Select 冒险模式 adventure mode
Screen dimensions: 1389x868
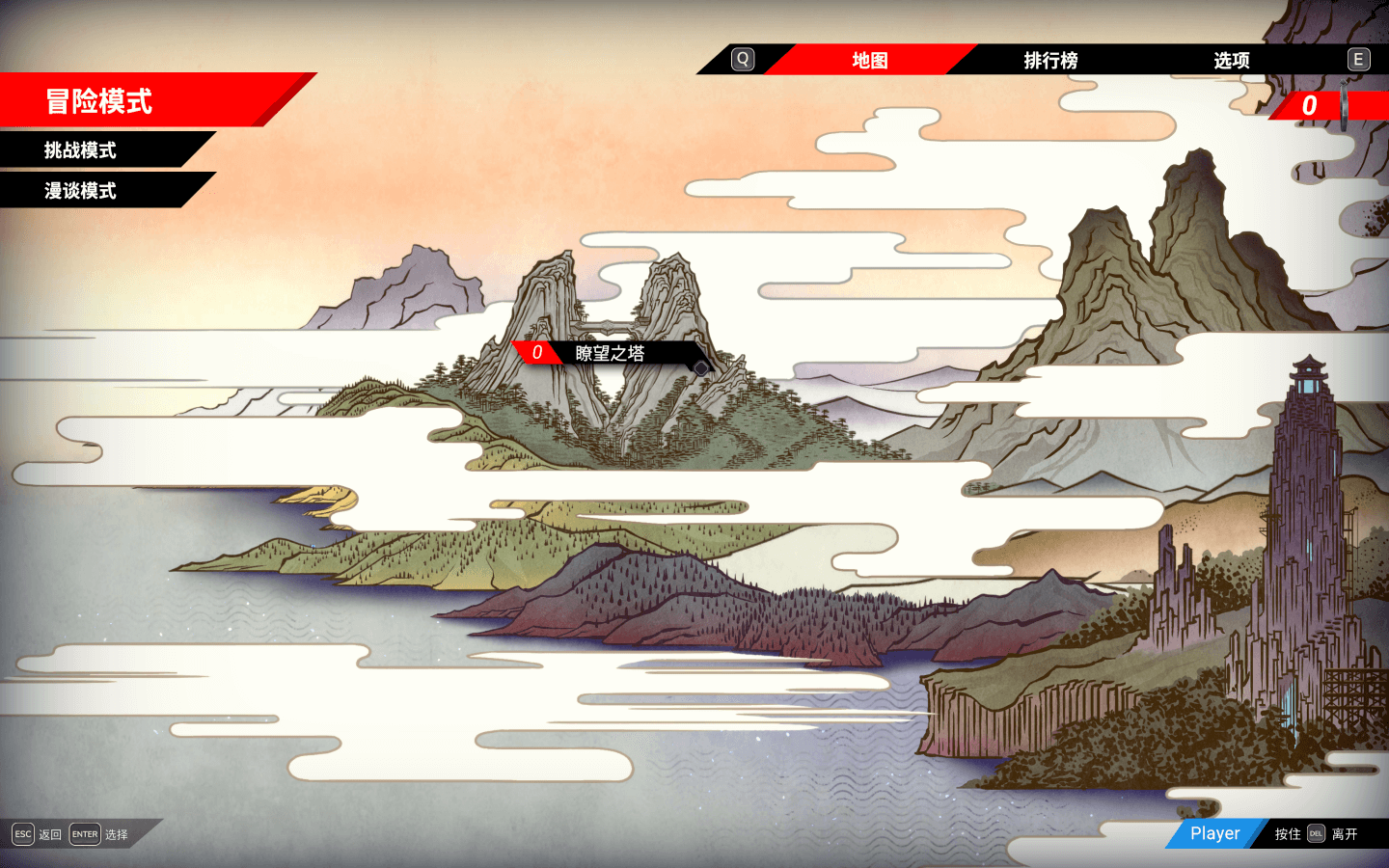point(99,100)
